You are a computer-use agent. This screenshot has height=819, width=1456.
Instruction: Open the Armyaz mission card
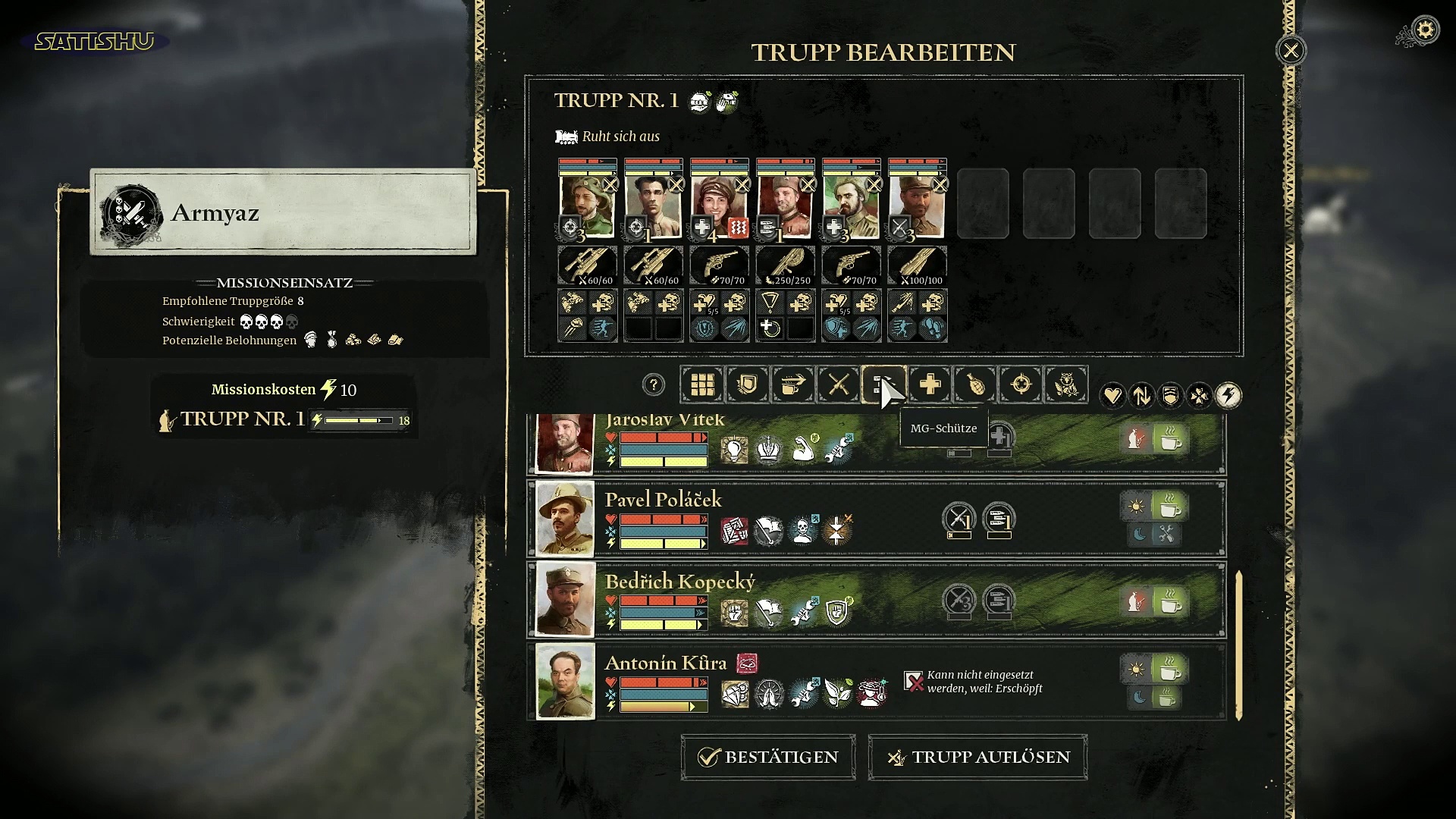[283, 212]
